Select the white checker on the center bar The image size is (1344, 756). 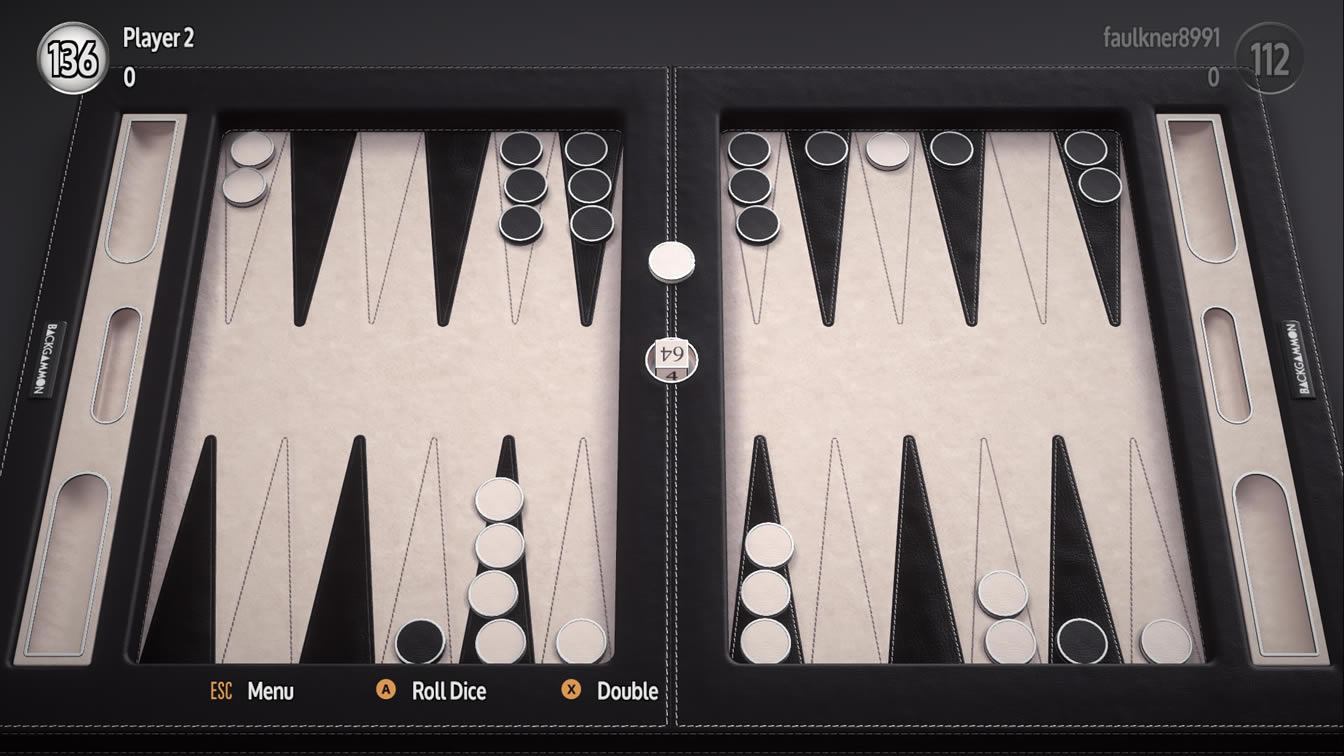pos(672,261)
